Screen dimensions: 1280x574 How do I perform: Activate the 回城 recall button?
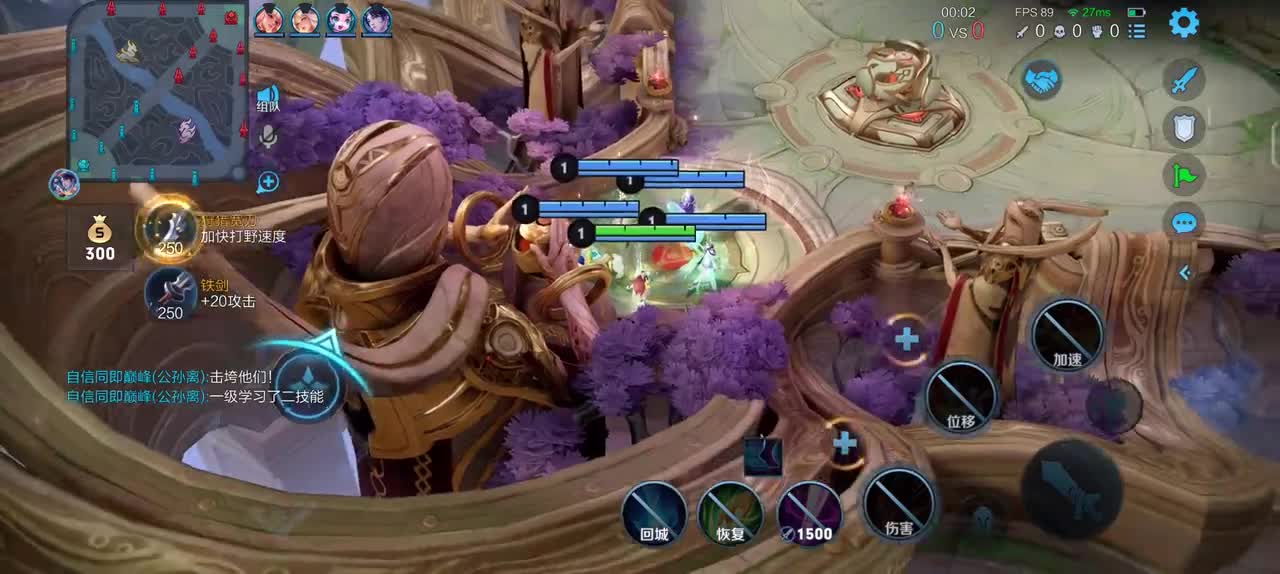tap(654, 515)
